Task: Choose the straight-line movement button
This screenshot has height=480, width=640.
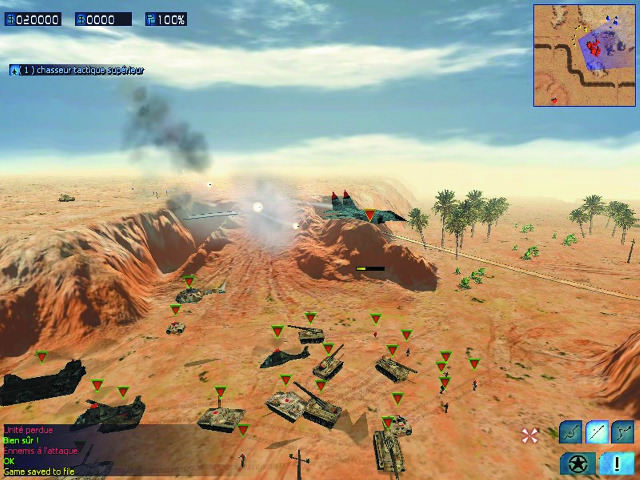Action: (x=597, y=432)
